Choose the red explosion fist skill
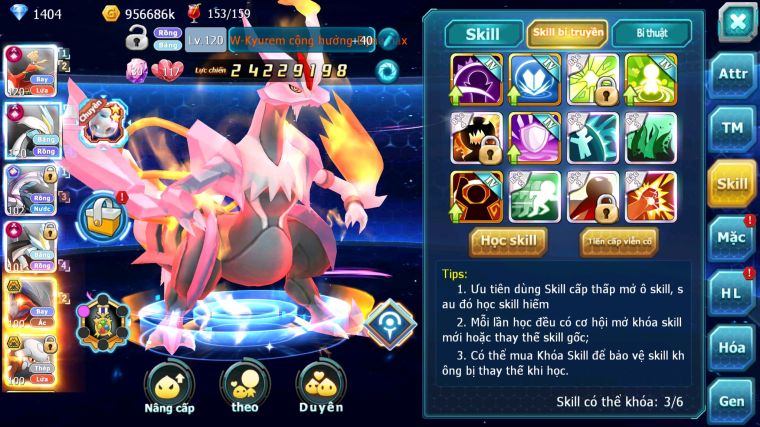This screenshot has height=427, width=760. click(x=650, y=196)
